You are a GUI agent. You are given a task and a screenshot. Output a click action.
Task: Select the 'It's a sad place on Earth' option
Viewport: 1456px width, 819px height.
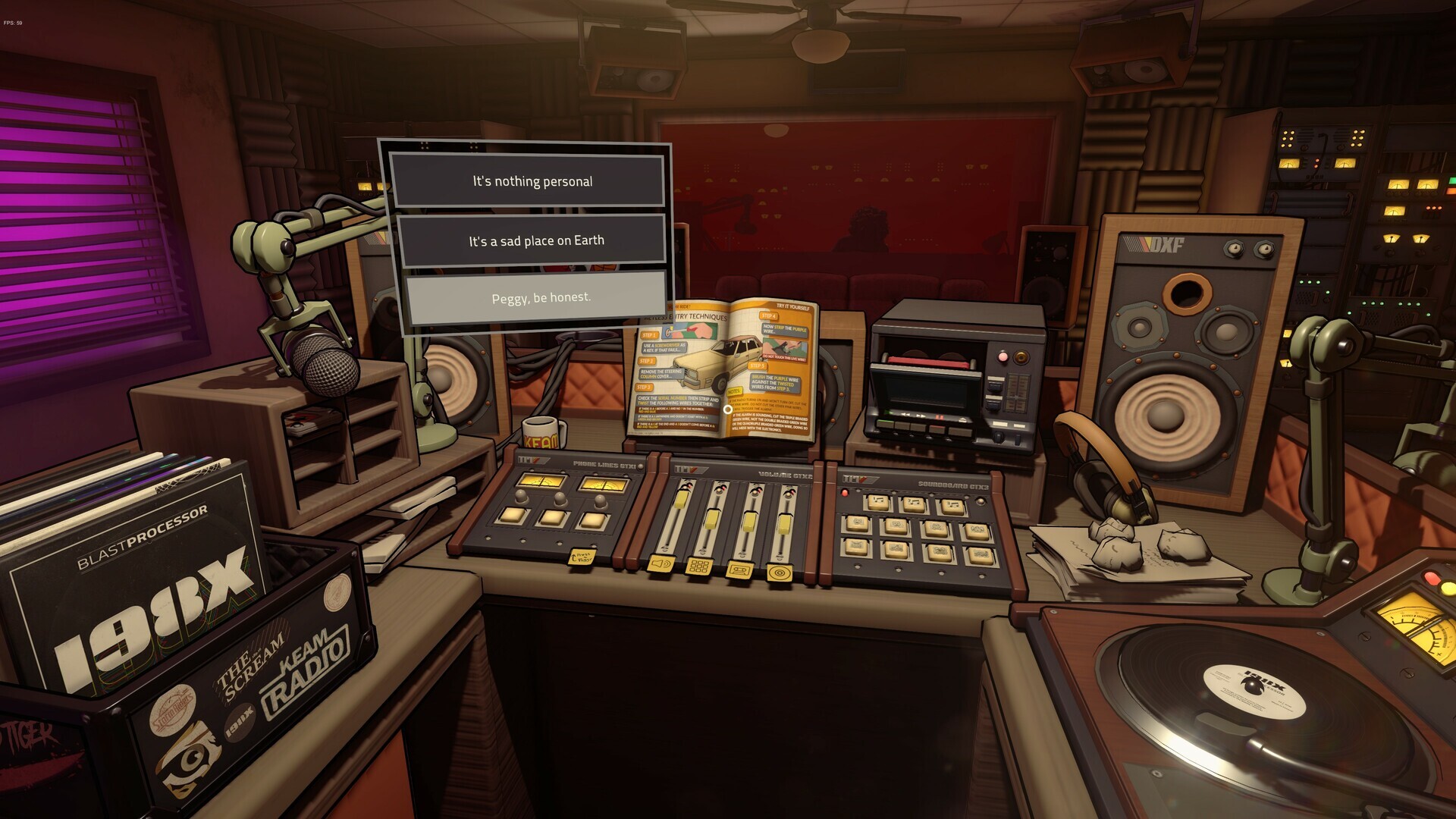[x=532, y=240]
